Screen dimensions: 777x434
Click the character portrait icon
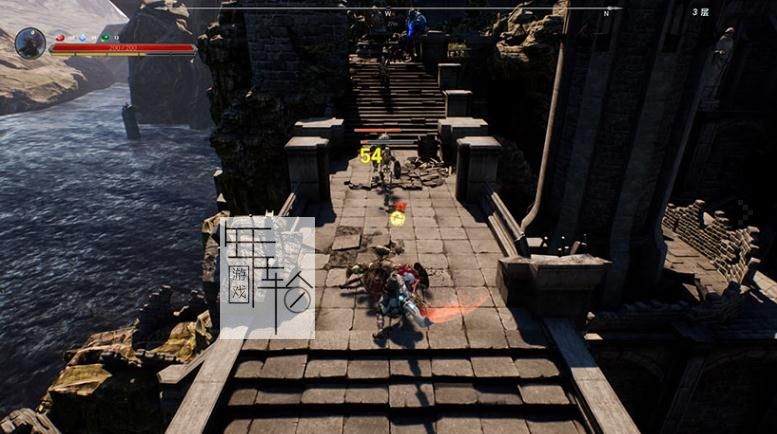coord(30,43)
